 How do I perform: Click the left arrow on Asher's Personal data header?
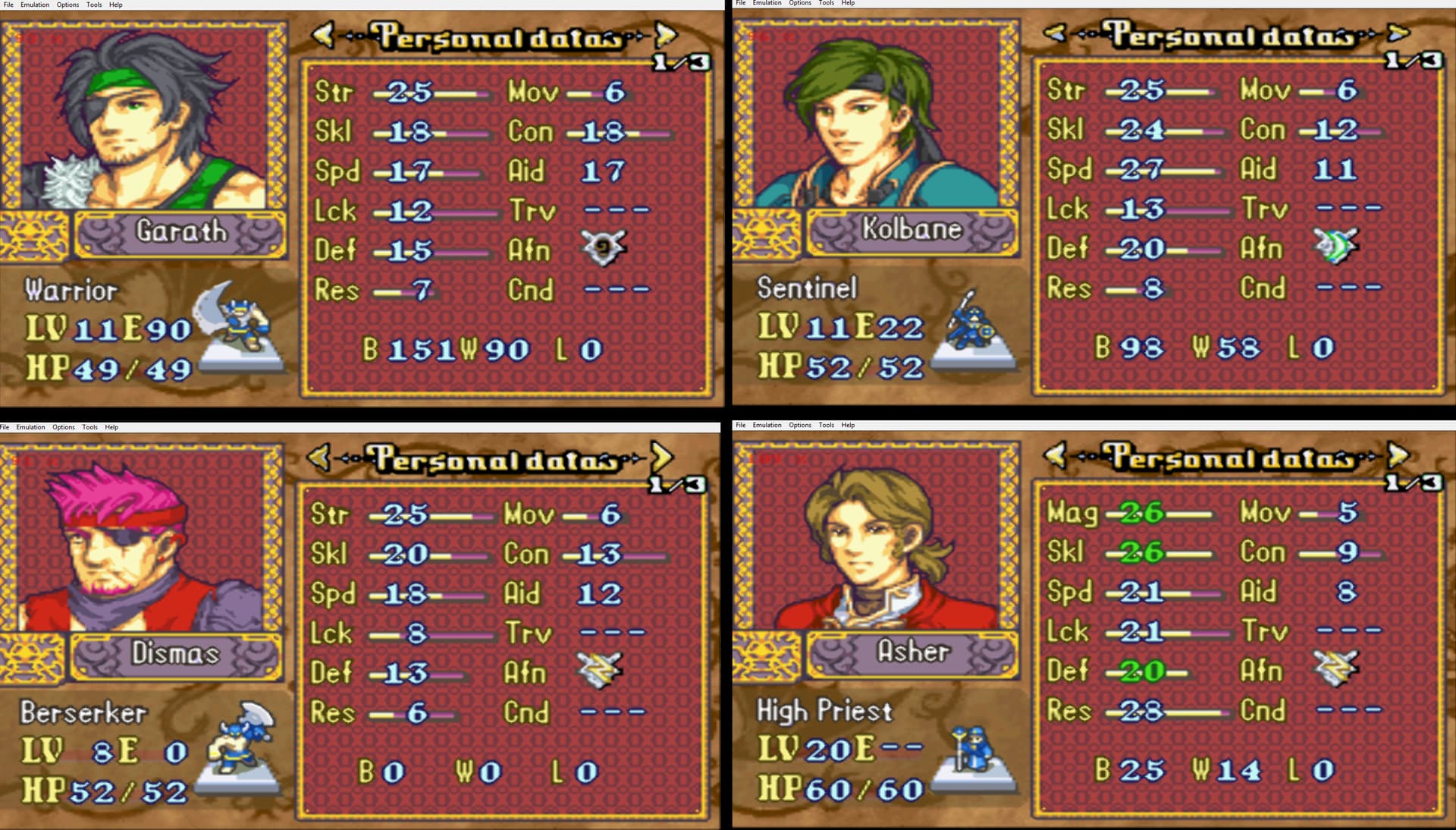(x=1054, y=455)
